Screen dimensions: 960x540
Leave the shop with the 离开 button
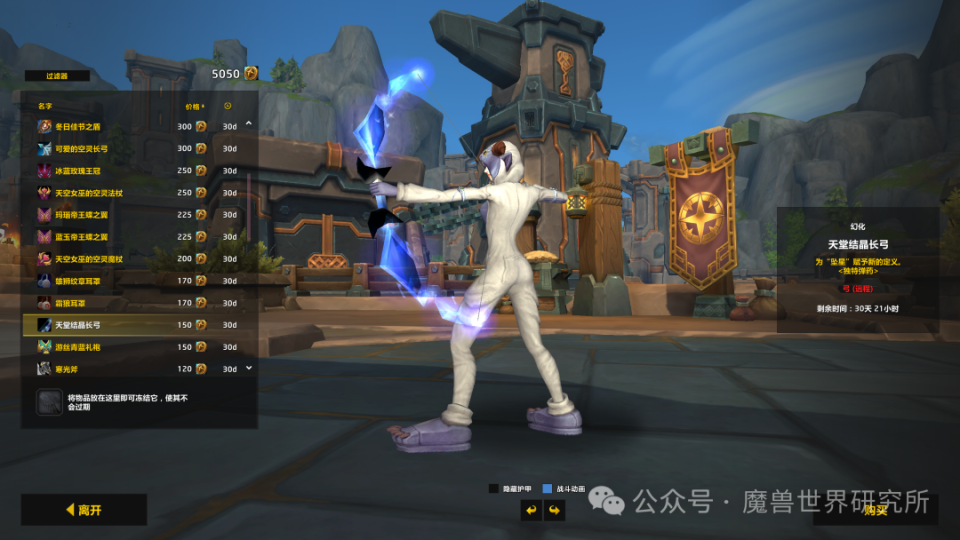(x=84, y=510)
